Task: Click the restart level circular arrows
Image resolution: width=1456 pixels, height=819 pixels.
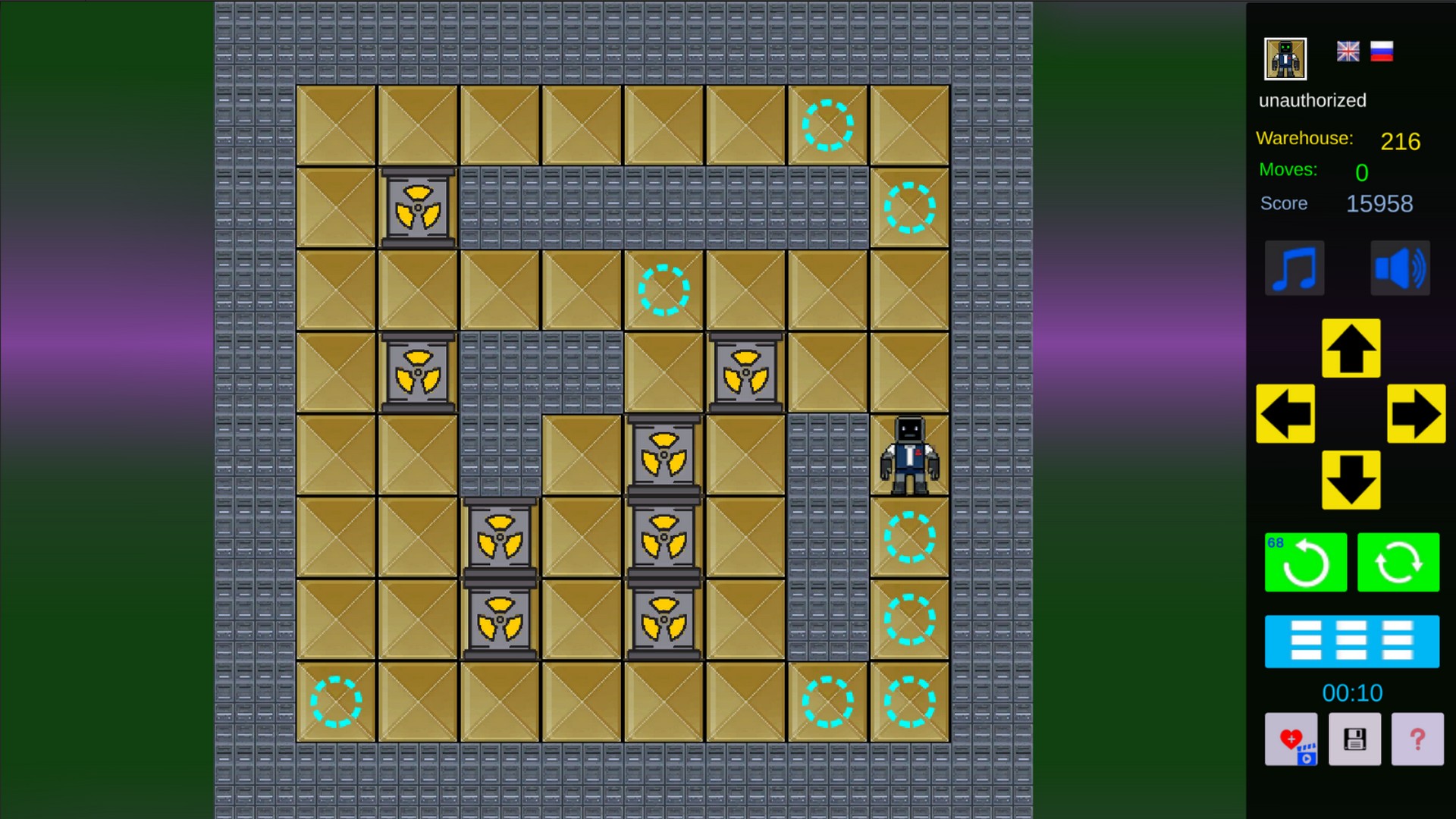Action: coord(1398,563)
